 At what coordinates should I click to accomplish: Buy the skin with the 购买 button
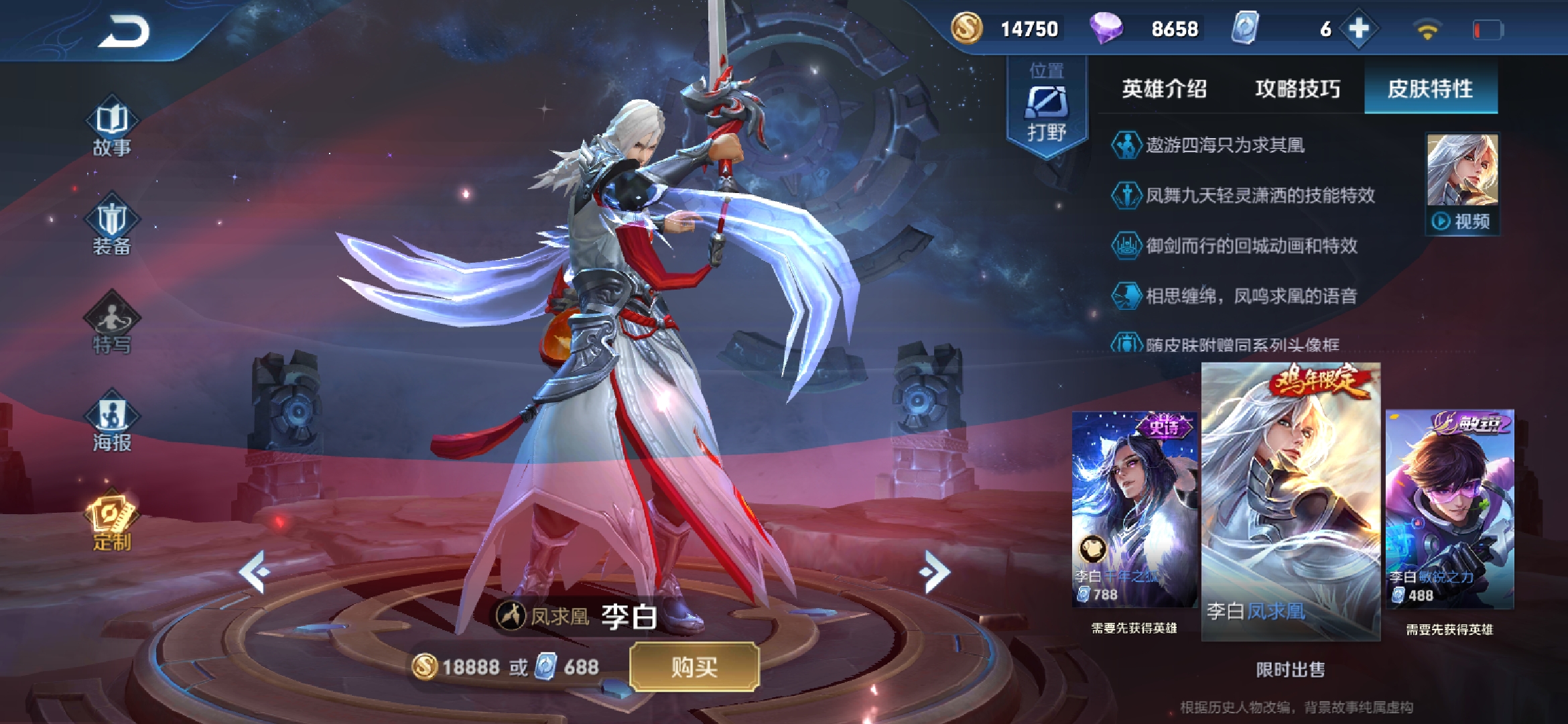point(694,667)
